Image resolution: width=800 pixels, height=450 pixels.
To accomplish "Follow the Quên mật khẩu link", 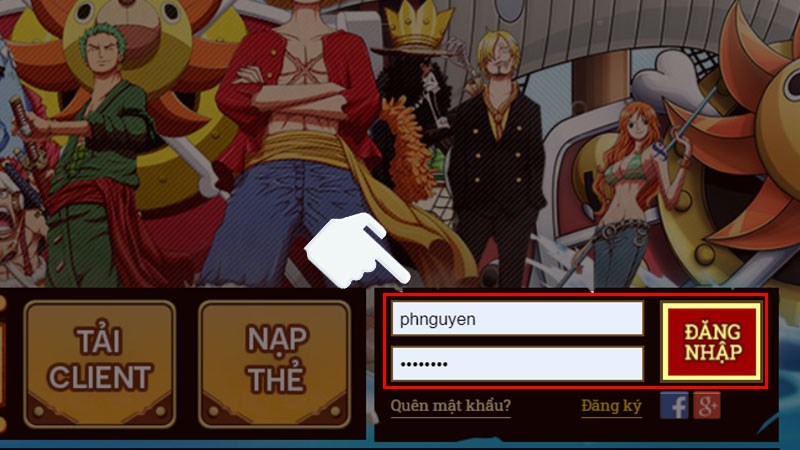I will [451, 406].
